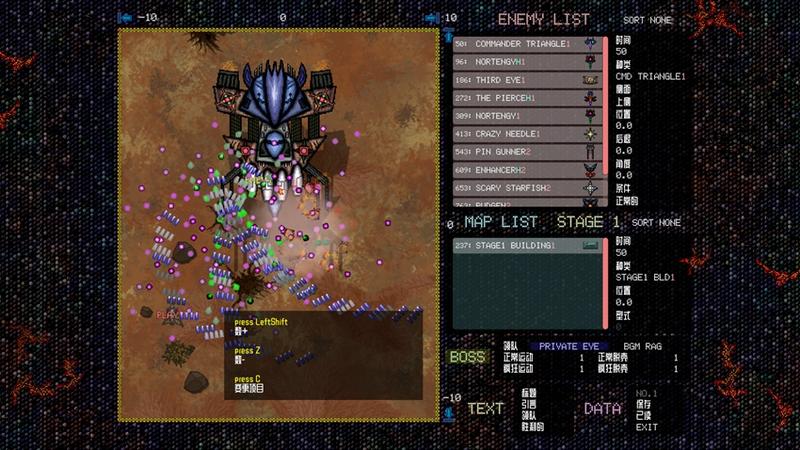
Task: Change the enemy list SORT NONE option
Action: click(648, 19)
